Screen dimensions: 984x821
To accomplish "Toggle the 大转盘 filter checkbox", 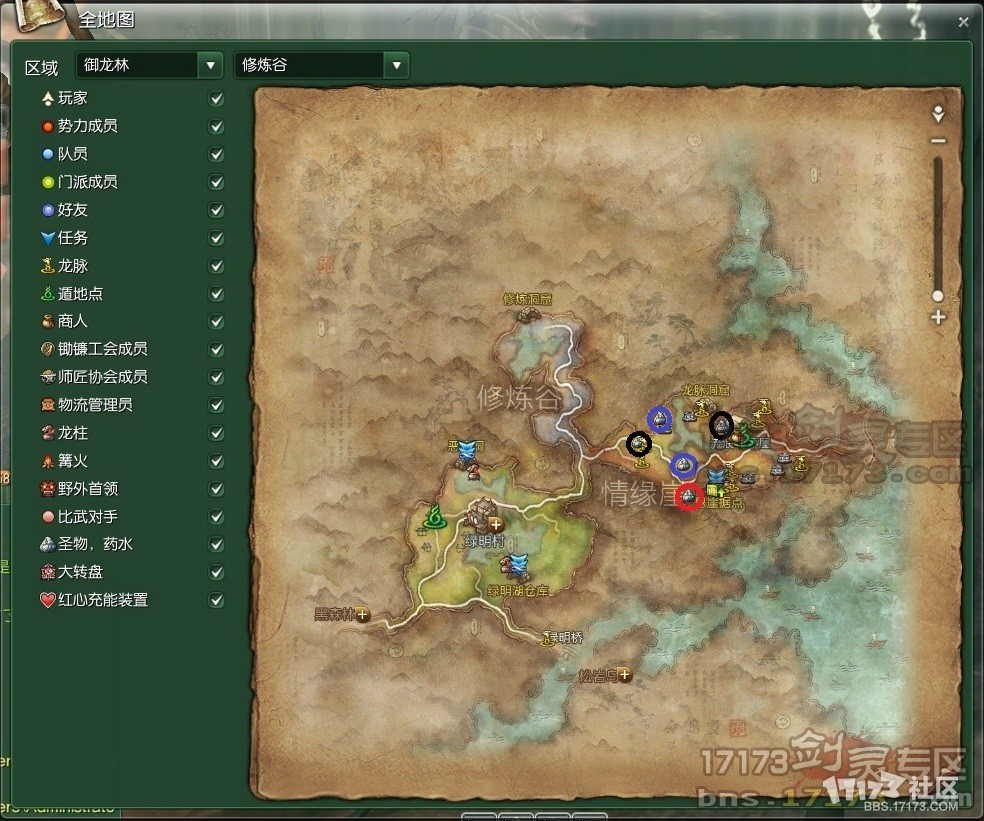I will pyautogui.click(x=216, y=573).
